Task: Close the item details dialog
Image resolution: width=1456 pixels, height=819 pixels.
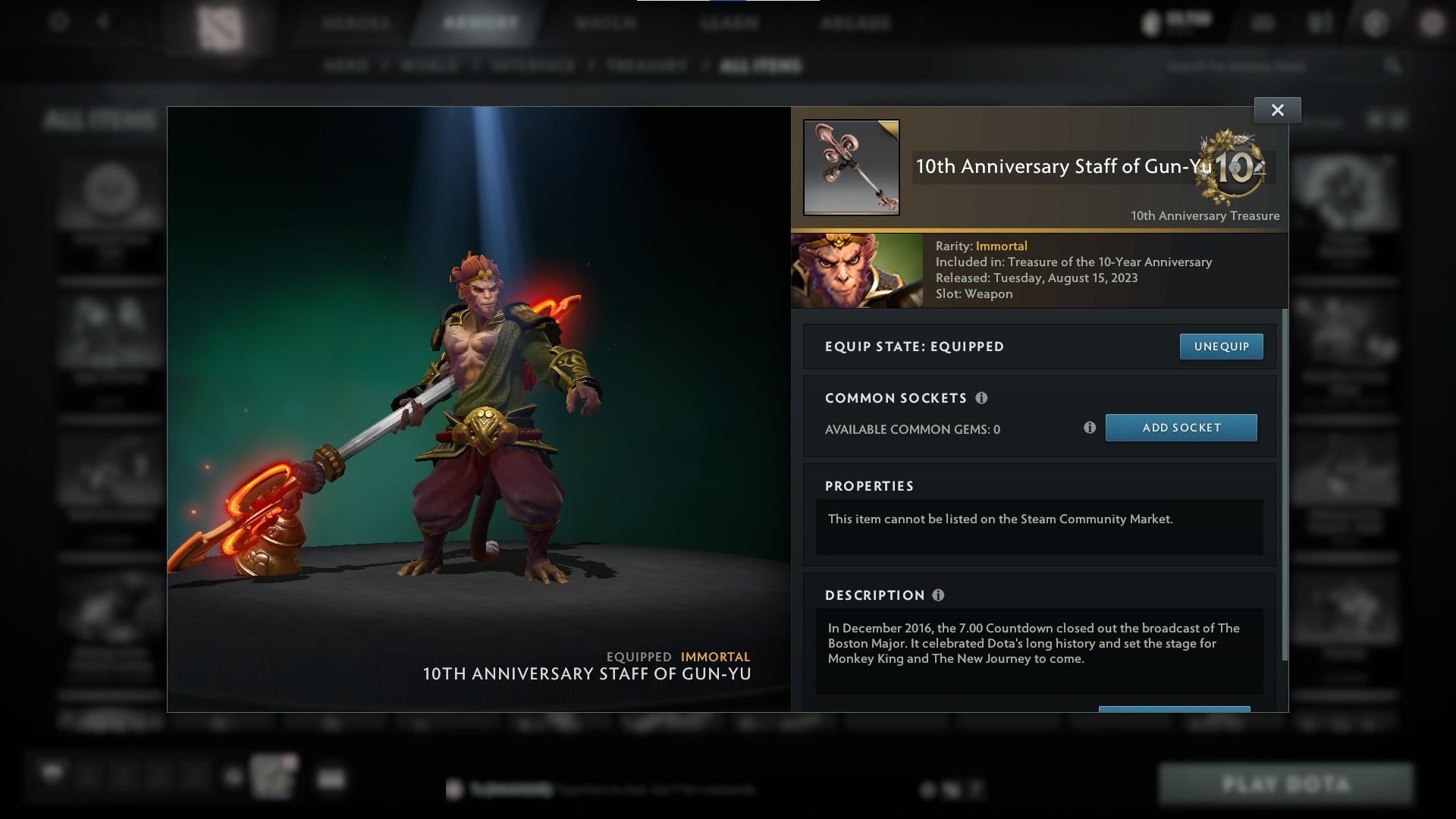Action: 1277,109
